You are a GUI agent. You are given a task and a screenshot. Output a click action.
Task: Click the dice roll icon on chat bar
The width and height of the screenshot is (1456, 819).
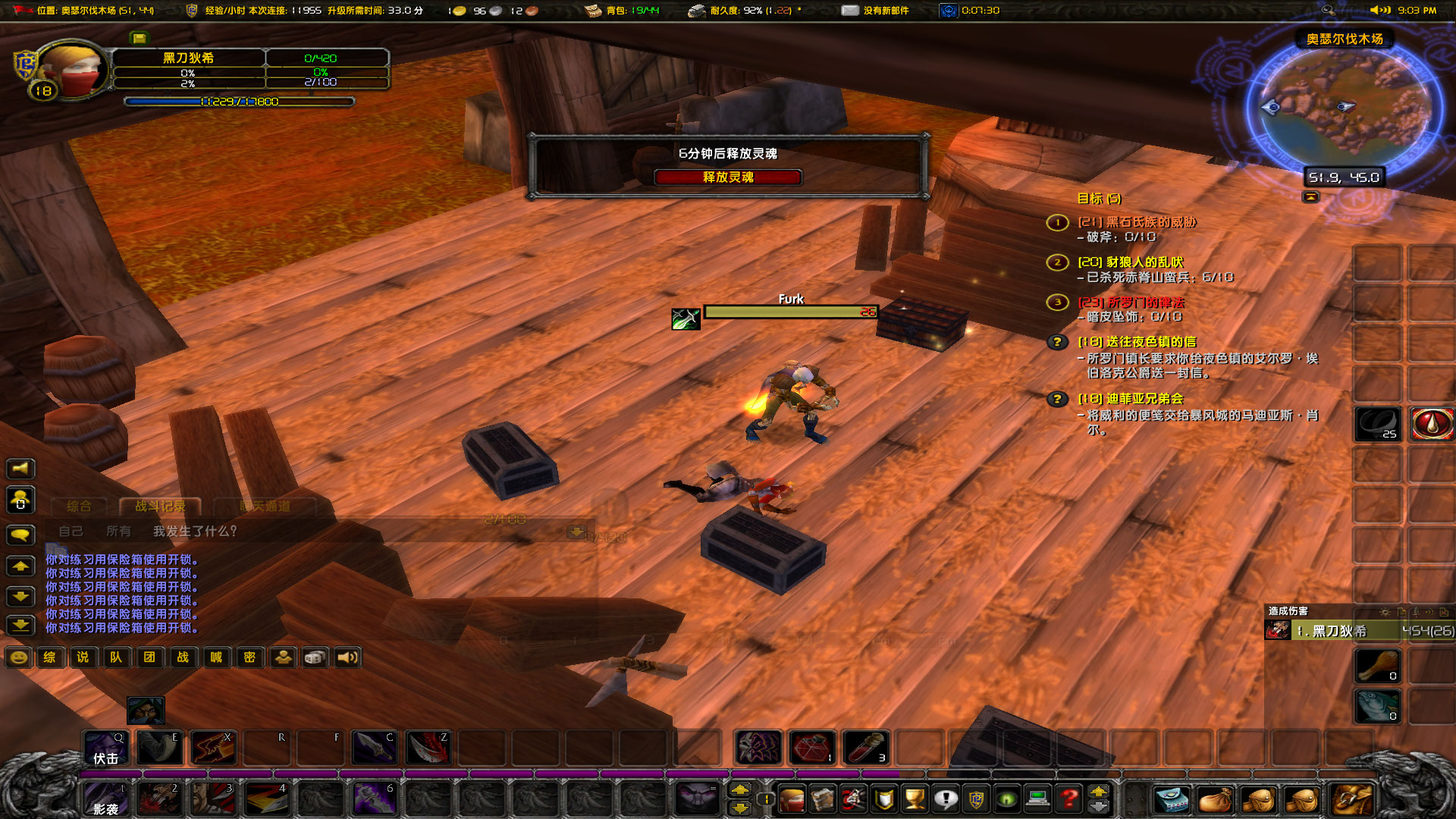pyautogui.click(x=314, y=657)
